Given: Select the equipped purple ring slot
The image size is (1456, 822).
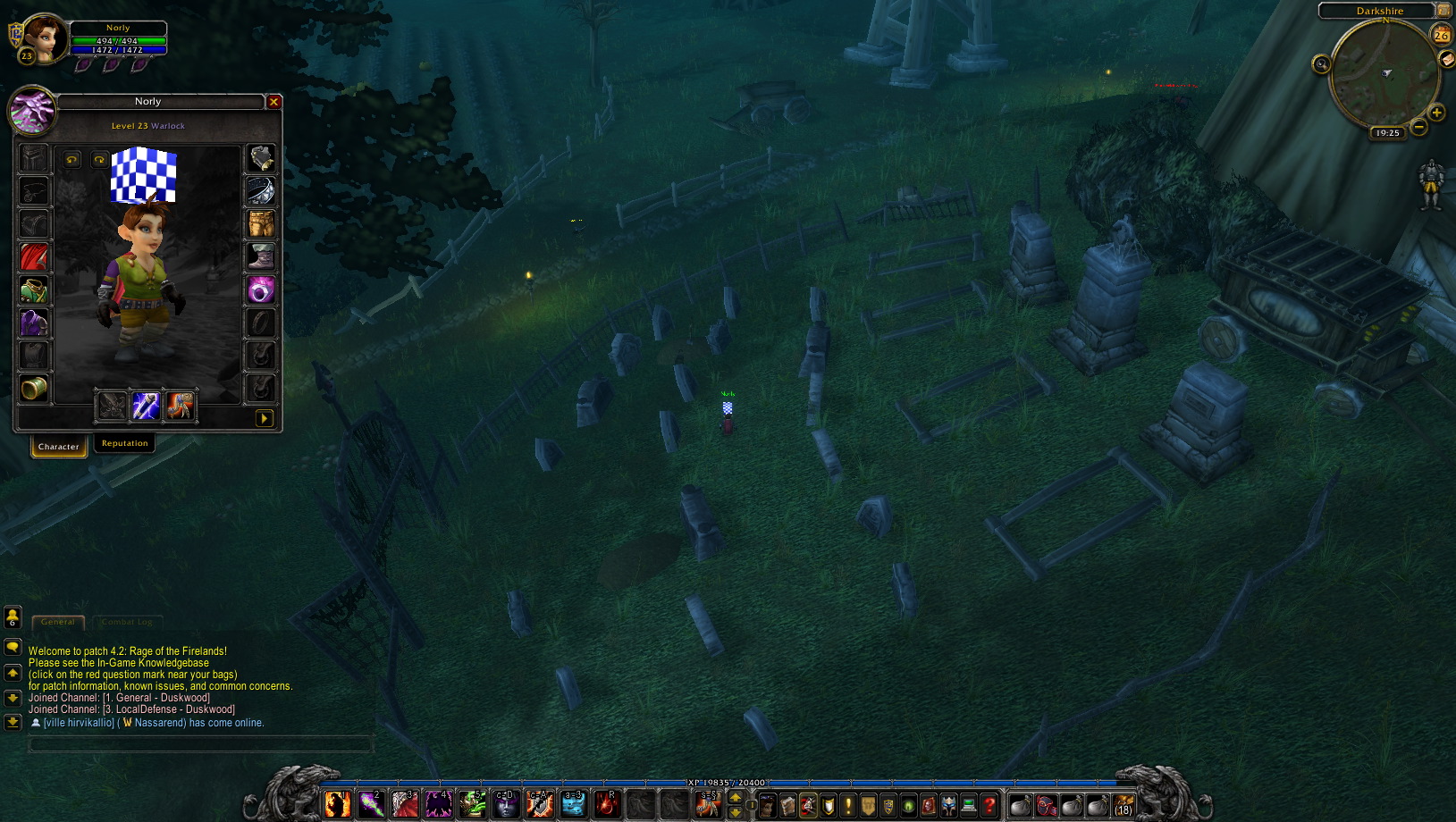Looking at the screenshot, I should (x=261, y=289).
